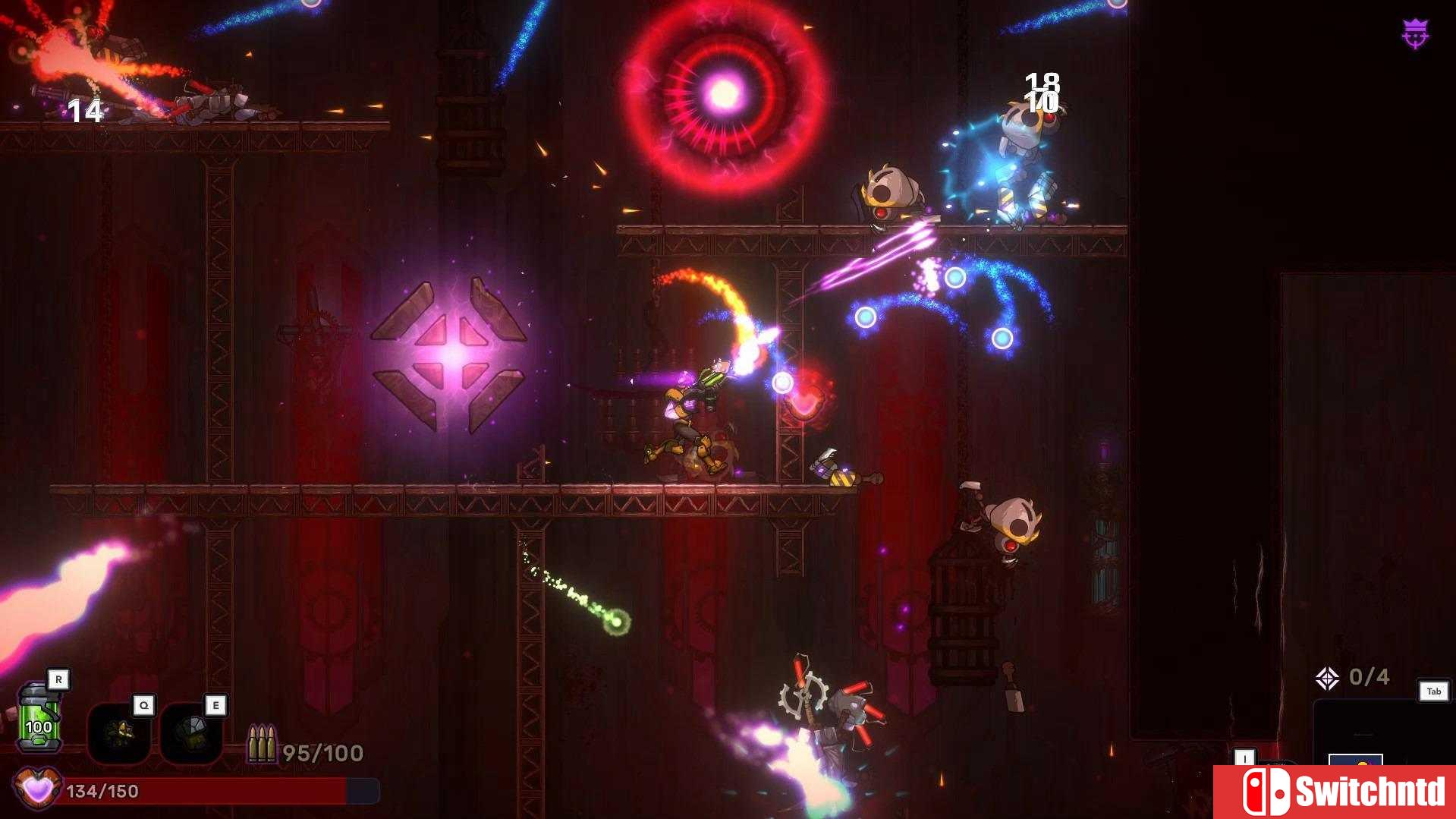Click the floating damage number 18 above the enemy
1456x819 pixels.
pos(1042,79)
